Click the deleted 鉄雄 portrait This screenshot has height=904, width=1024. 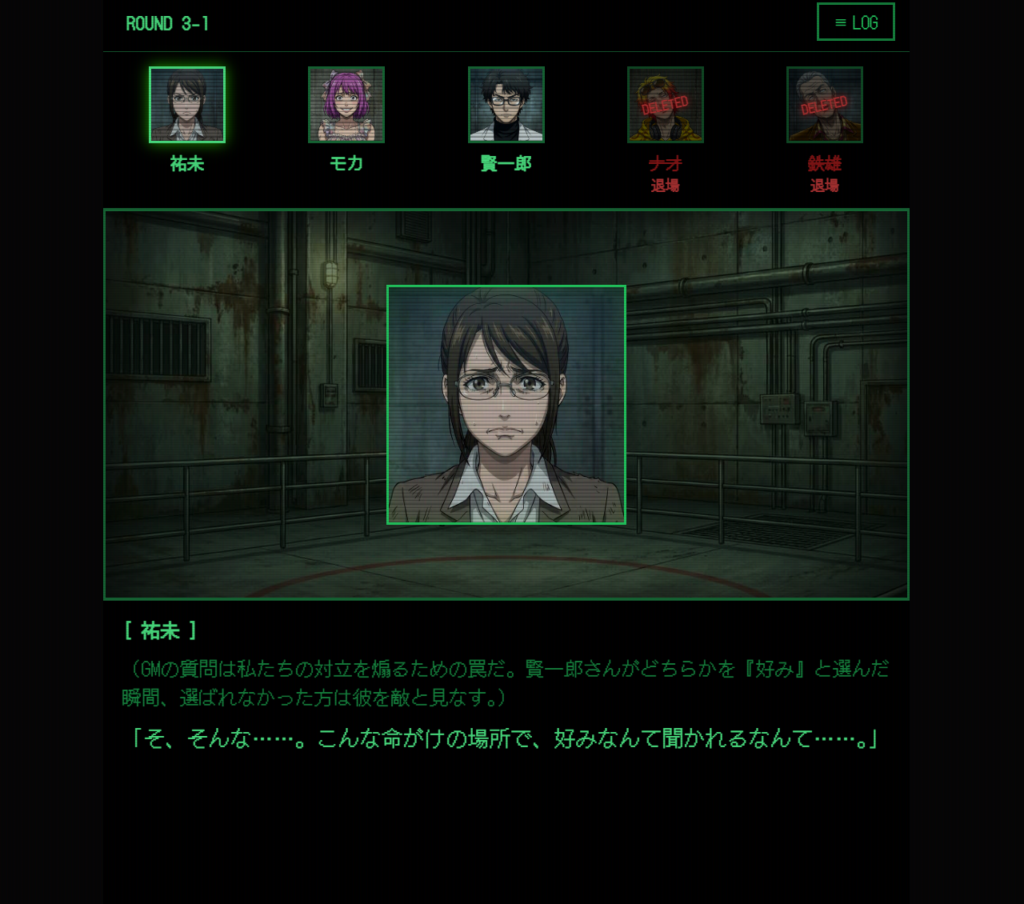[x=824, y=105]
